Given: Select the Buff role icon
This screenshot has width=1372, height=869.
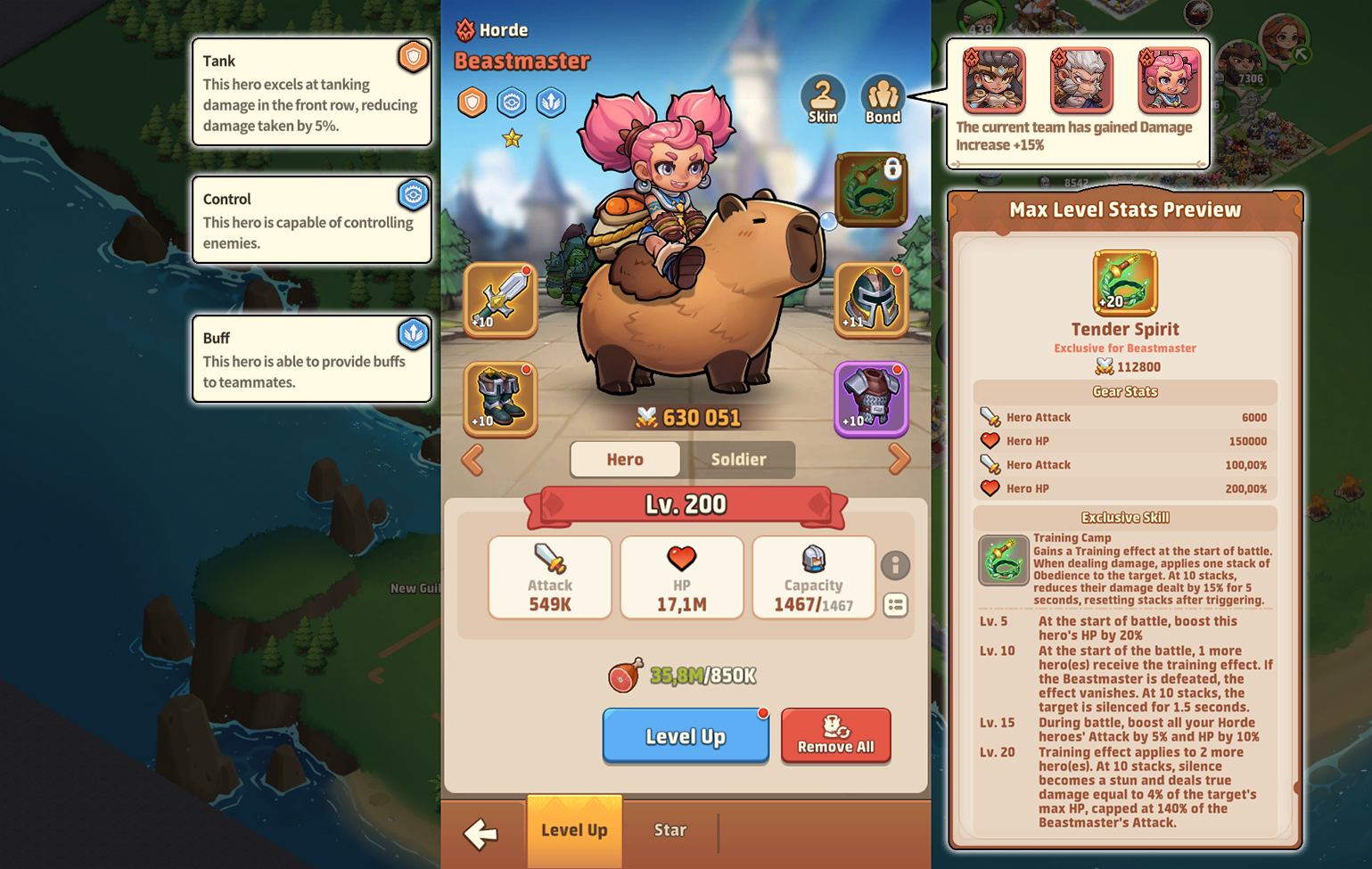Looking at the screenshot, I should (x=551, y=102).
